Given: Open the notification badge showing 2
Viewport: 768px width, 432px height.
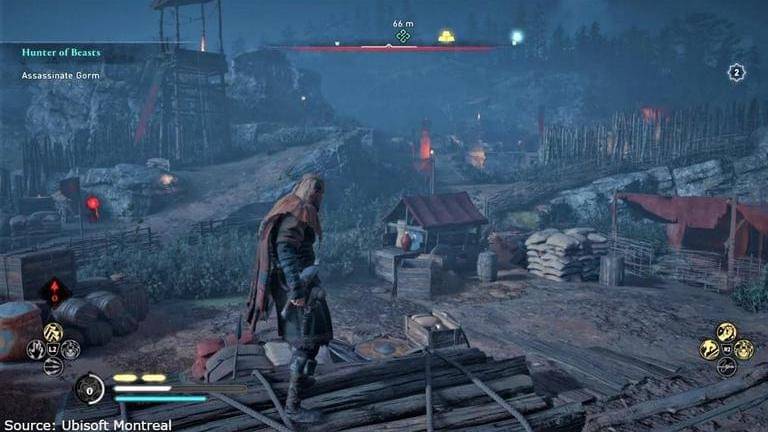Looking at the screenshot, I should [736, 72].
